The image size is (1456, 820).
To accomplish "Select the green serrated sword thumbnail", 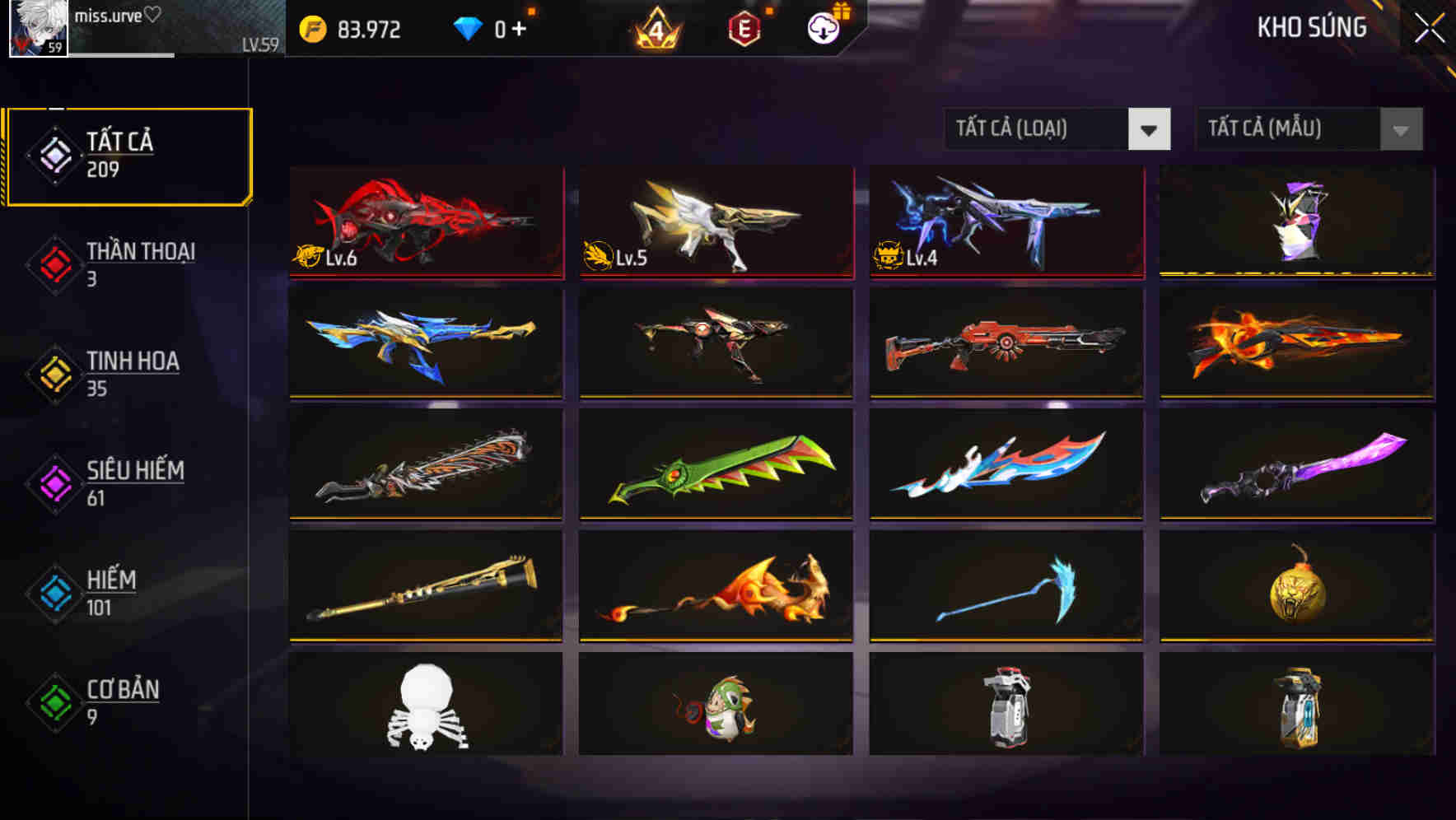I will (x=715, y=466).
